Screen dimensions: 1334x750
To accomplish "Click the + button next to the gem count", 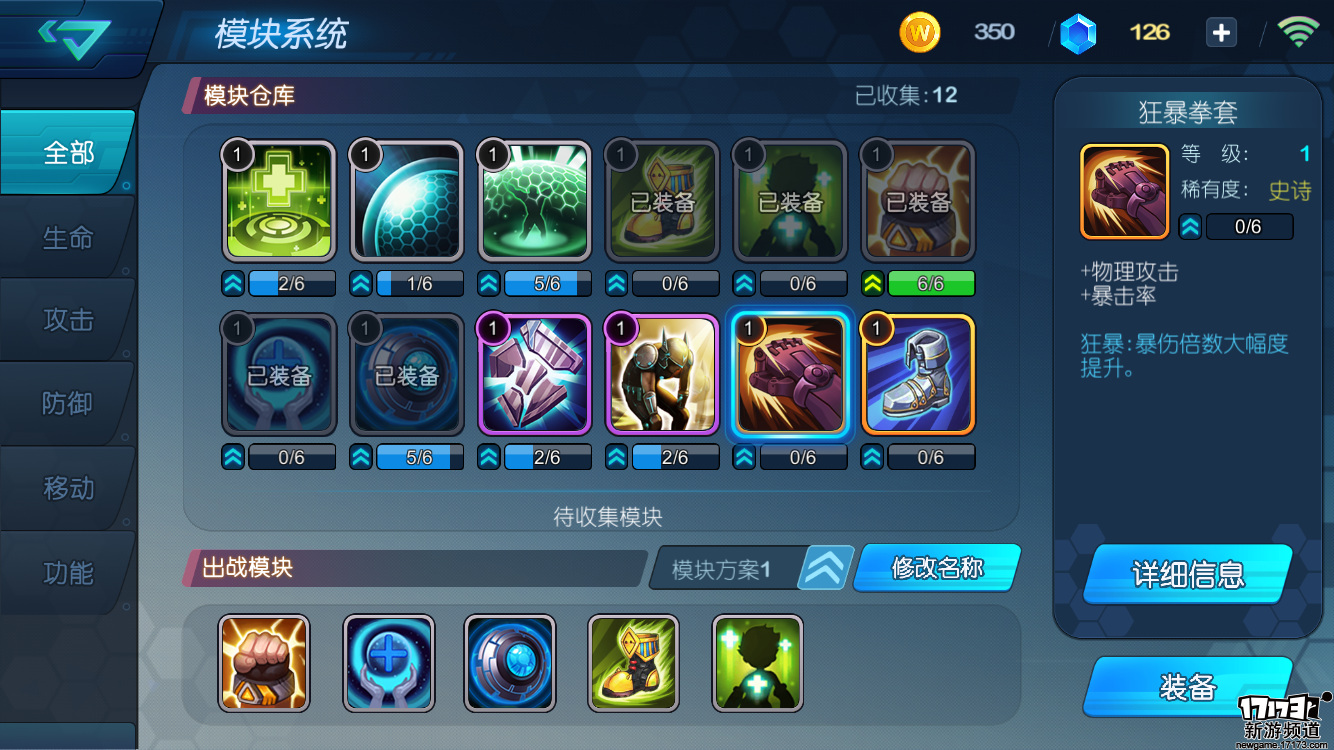I will coord(1221,32).
